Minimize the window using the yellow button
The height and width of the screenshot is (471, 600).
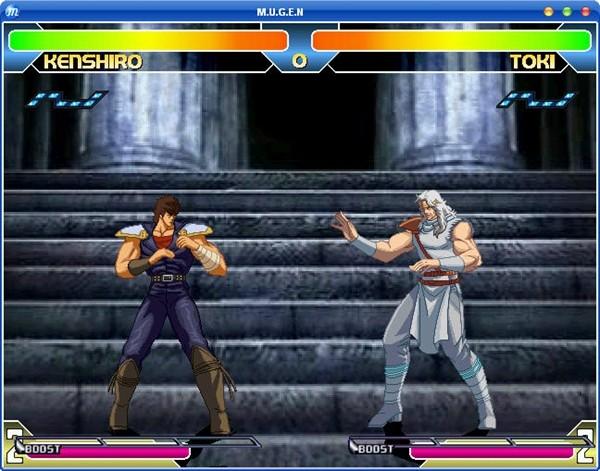548,11
